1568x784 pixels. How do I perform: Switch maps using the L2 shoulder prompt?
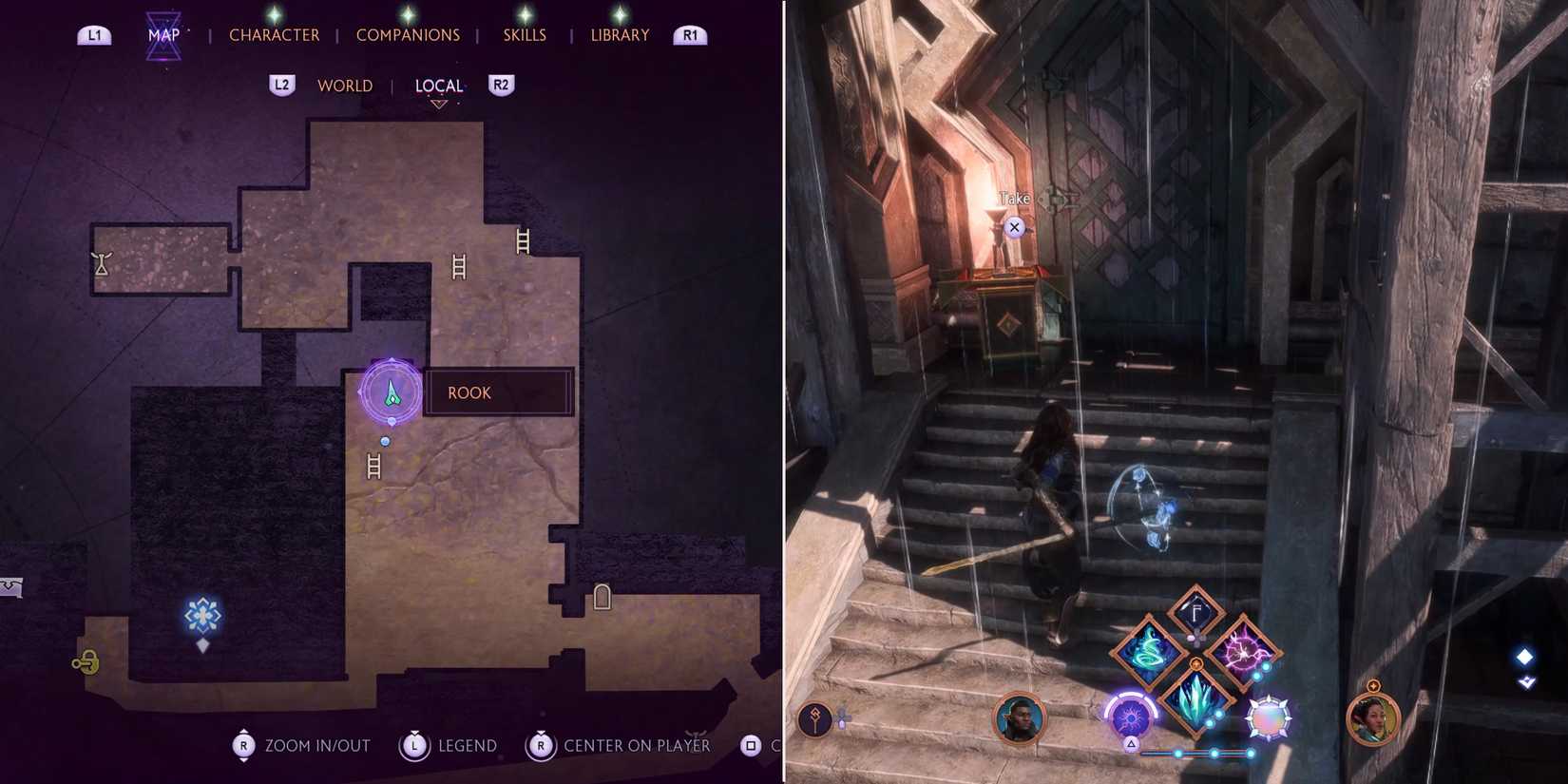point(282,85)
